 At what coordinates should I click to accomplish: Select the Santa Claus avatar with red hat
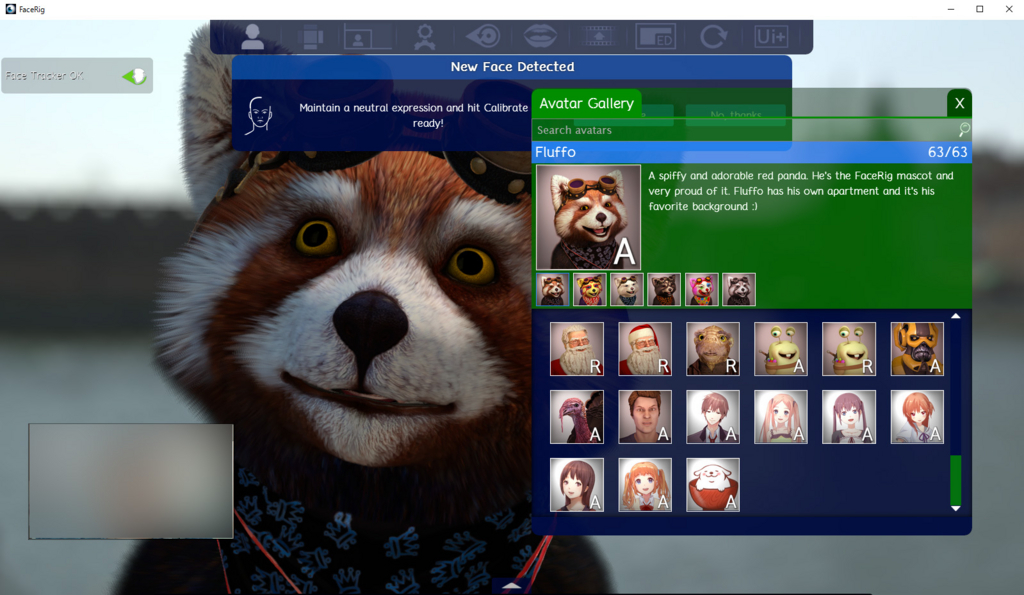645,349
